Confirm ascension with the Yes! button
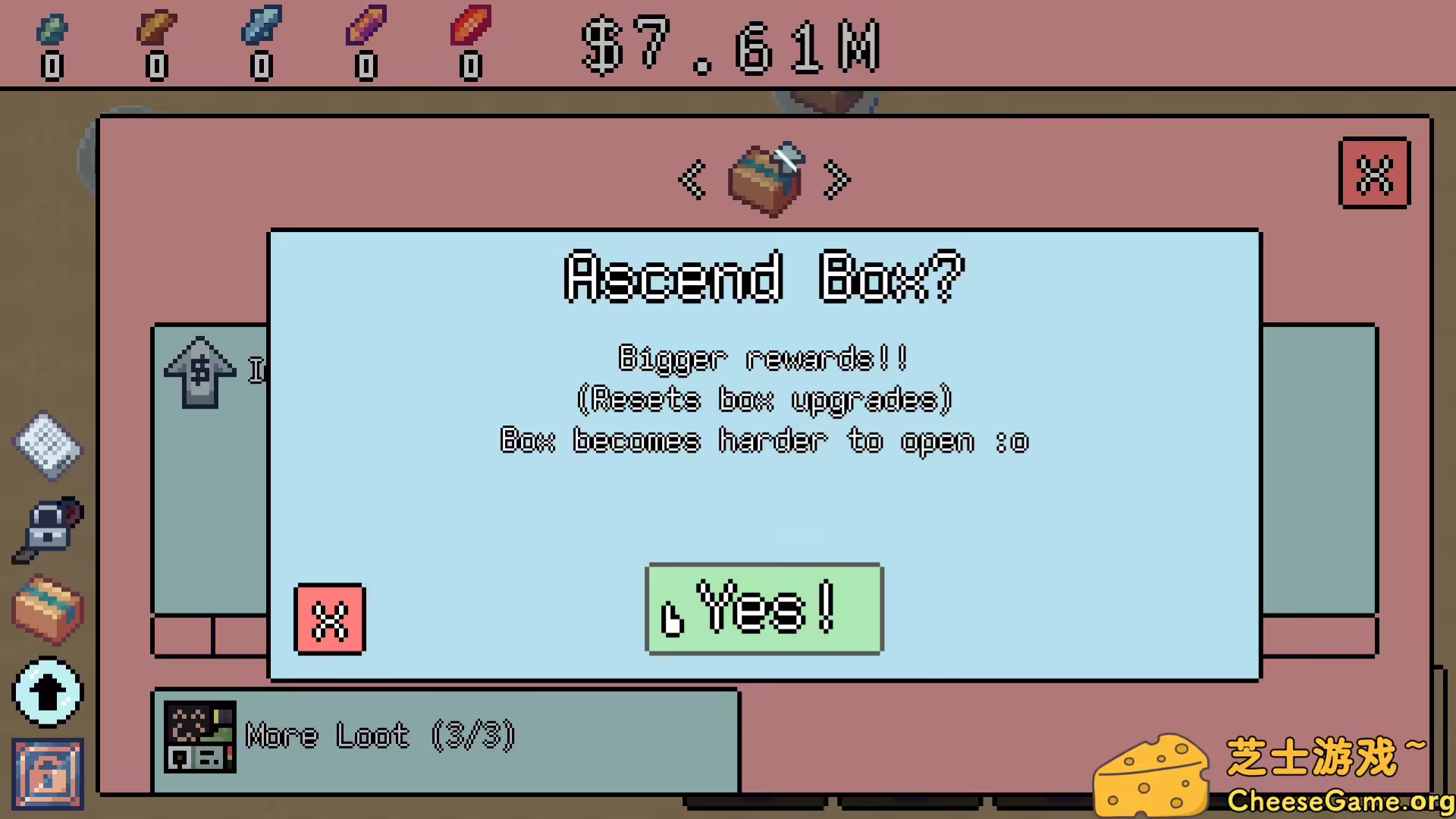Screen dimensions: 1456x819 tap(763, 608)
